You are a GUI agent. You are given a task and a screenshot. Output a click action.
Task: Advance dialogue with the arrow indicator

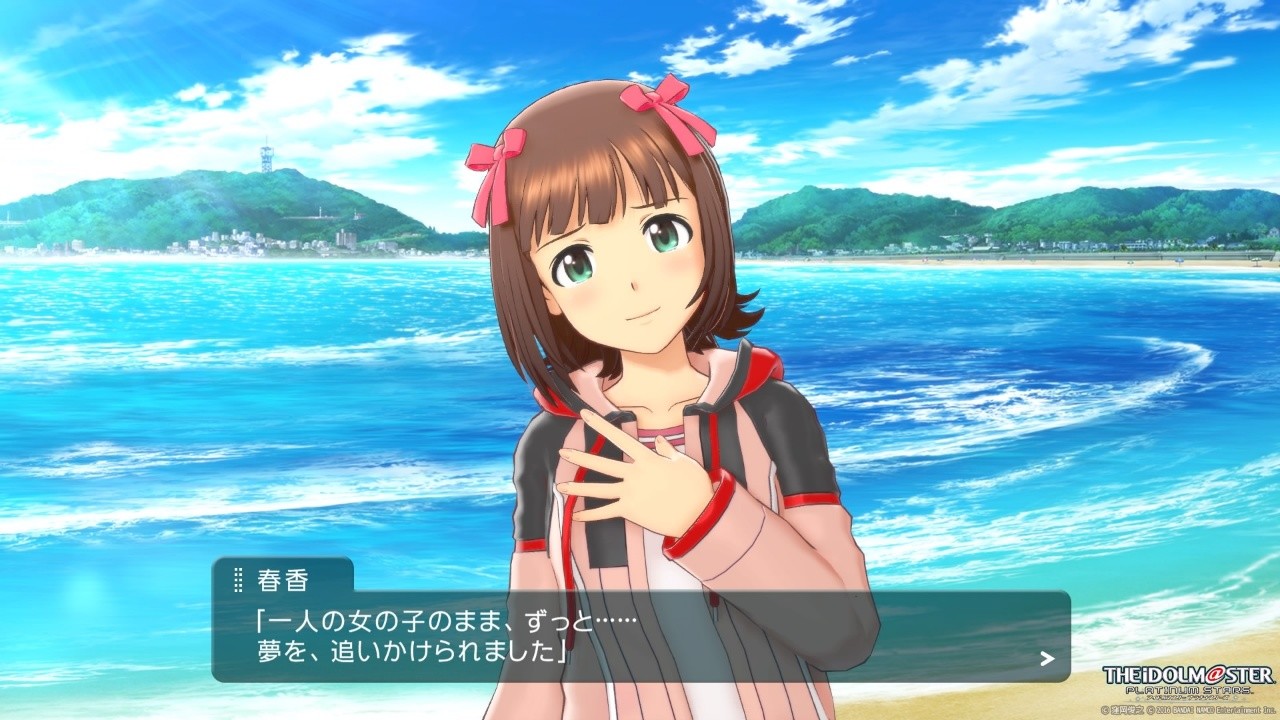(x=1047, y=658)
